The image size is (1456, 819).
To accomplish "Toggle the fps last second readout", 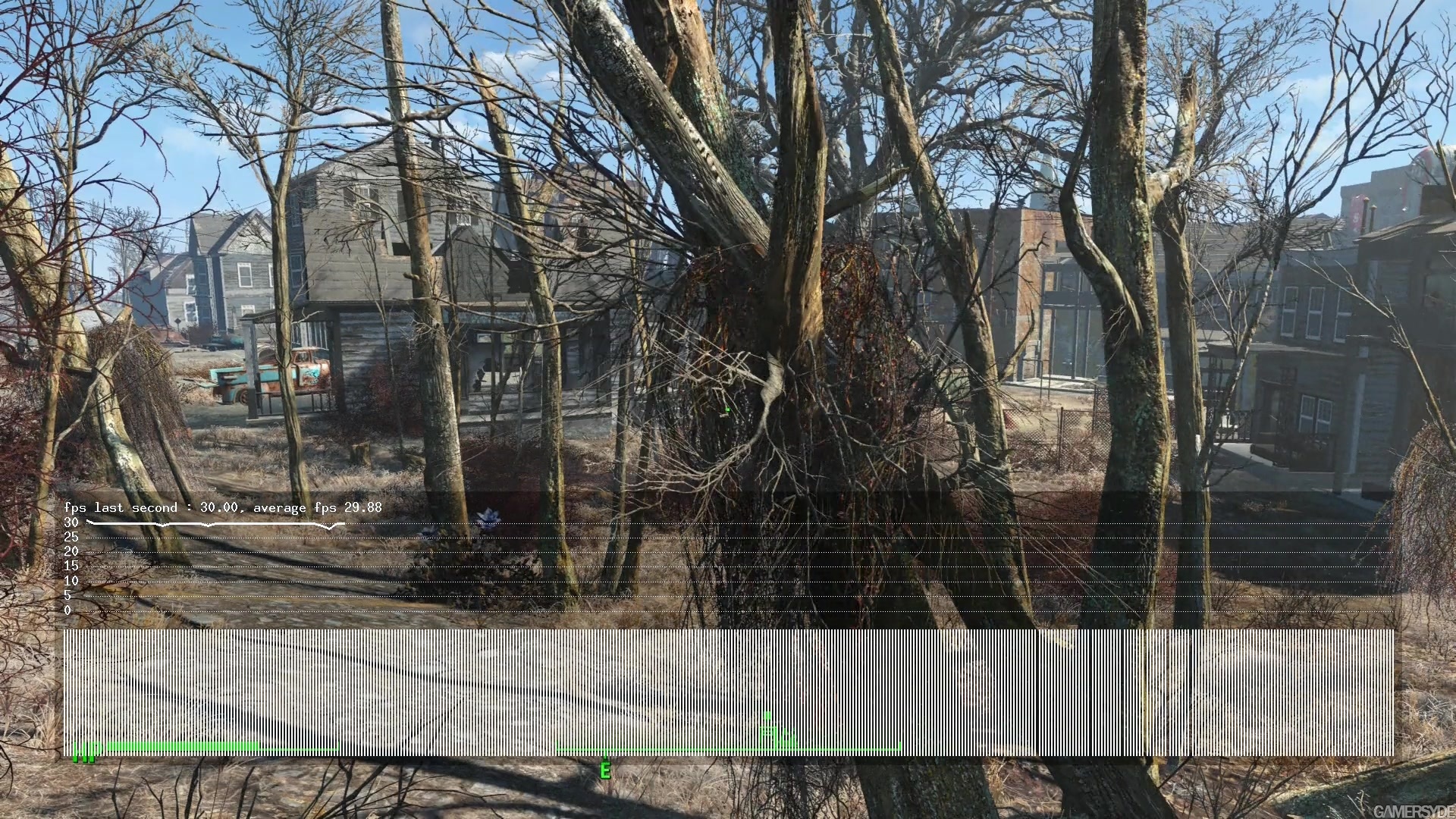I will coord(148,507).
